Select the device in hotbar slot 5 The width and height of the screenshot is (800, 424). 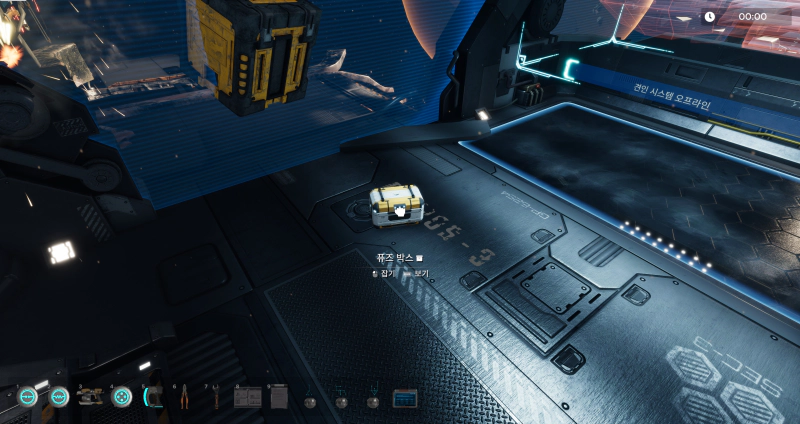(x=153, y=397)
